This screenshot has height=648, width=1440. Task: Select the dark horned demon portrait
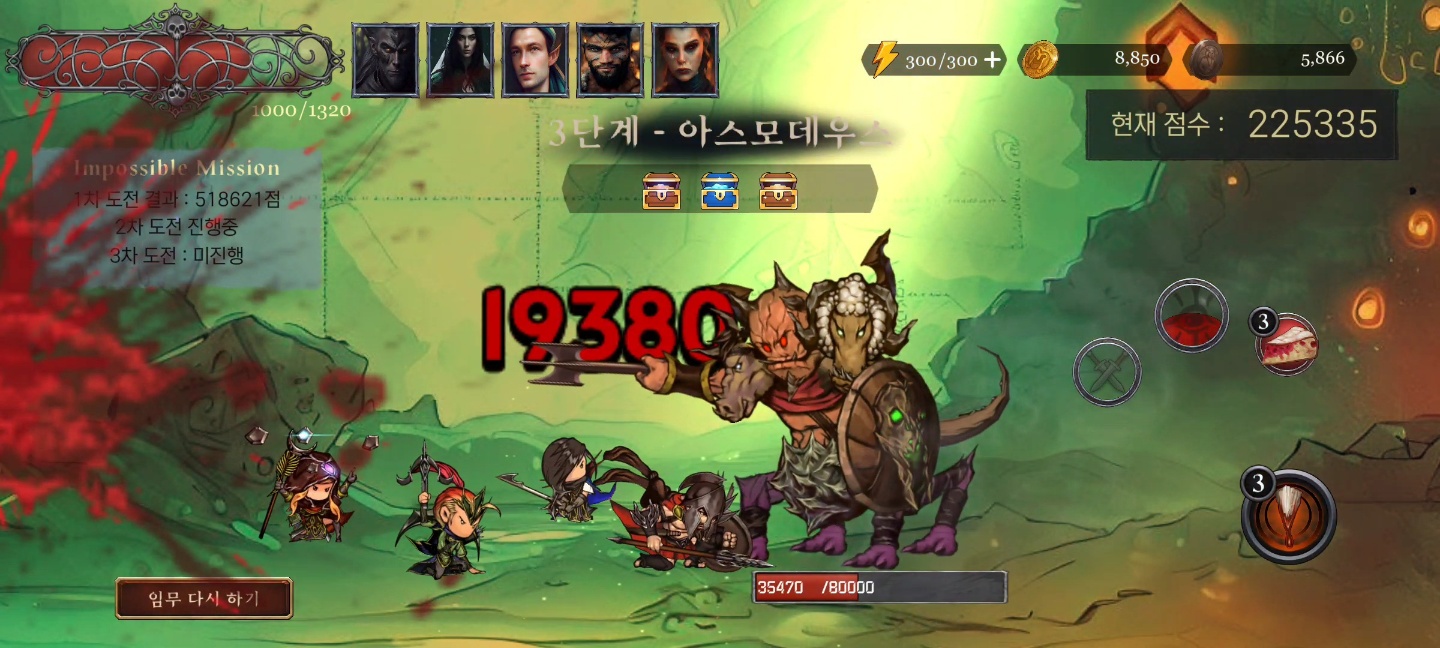point(385,60)
